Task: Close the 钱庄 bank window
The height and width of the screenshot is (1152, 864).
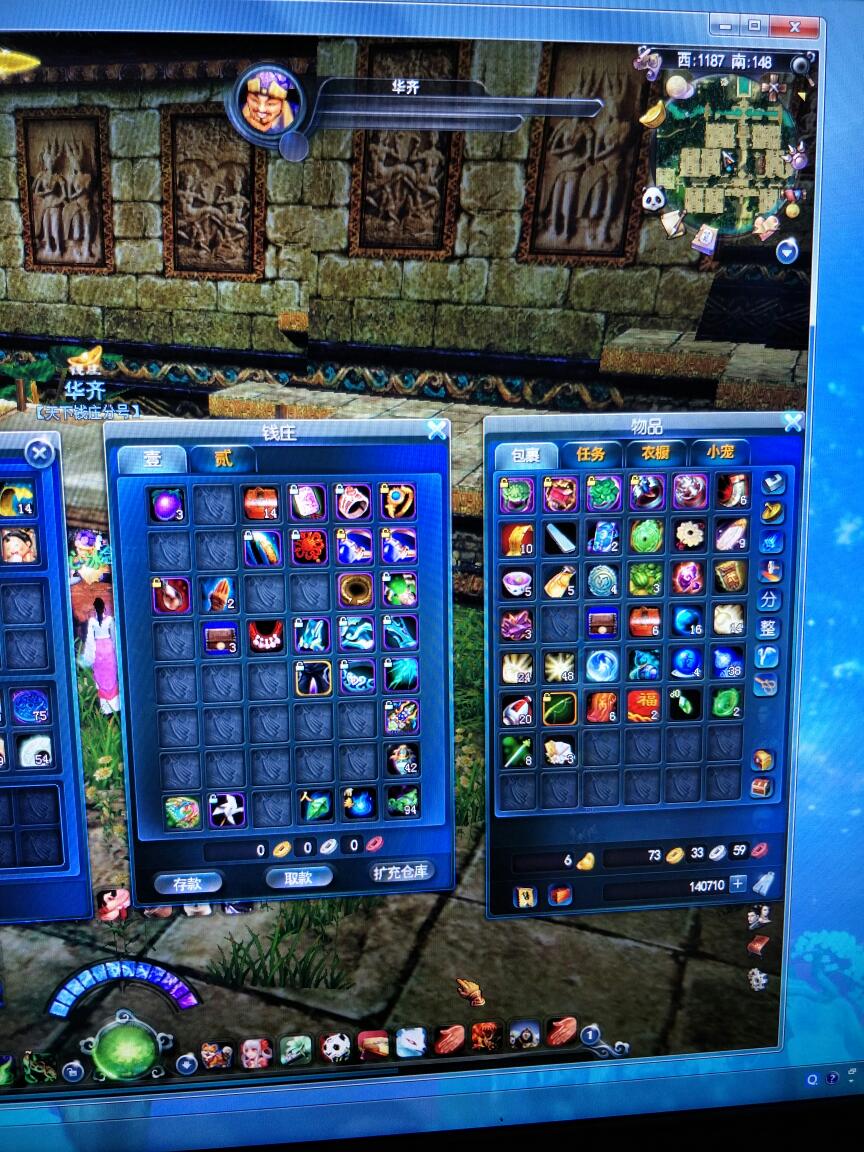Action: [x=437, y=430]
